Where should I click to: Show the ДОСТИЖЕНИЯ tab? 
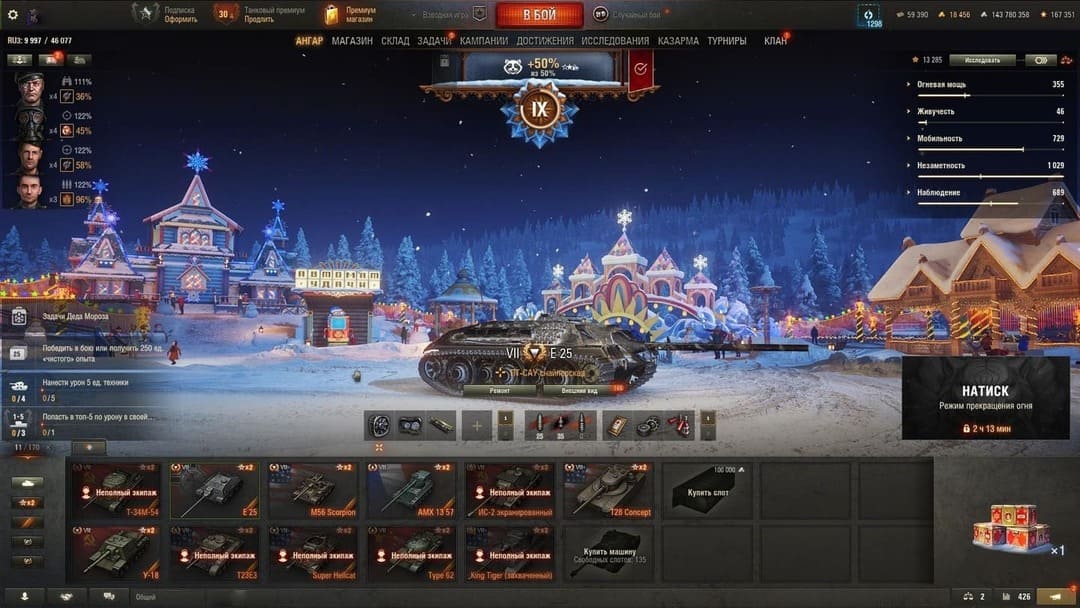(x=545, y=41)
